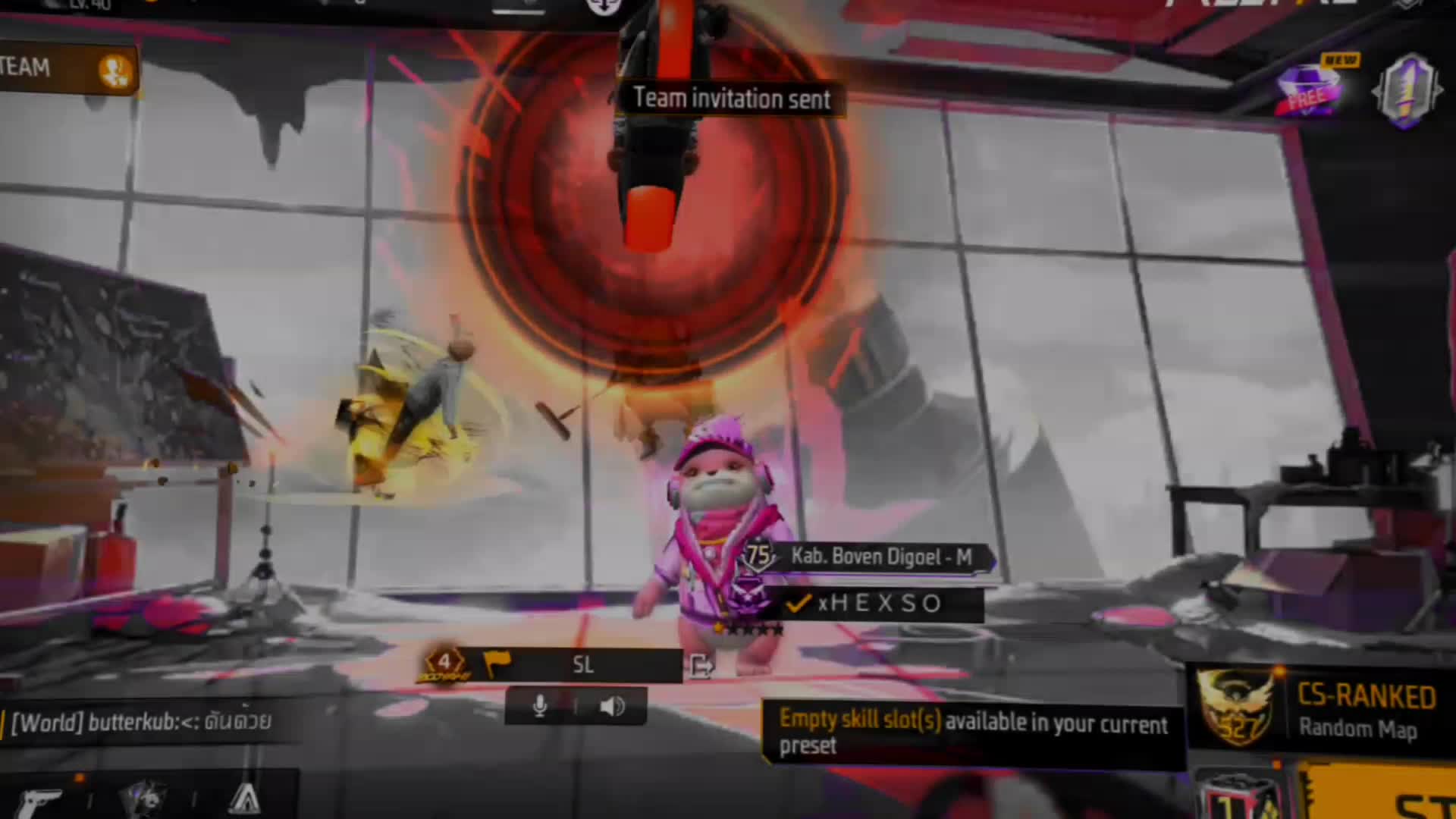Image resolution: width=1456 pixels, height=819 pixels.
Task: Leave the team using the exit arrow icon
Action: pyautogui.click(x=701, y=667)
